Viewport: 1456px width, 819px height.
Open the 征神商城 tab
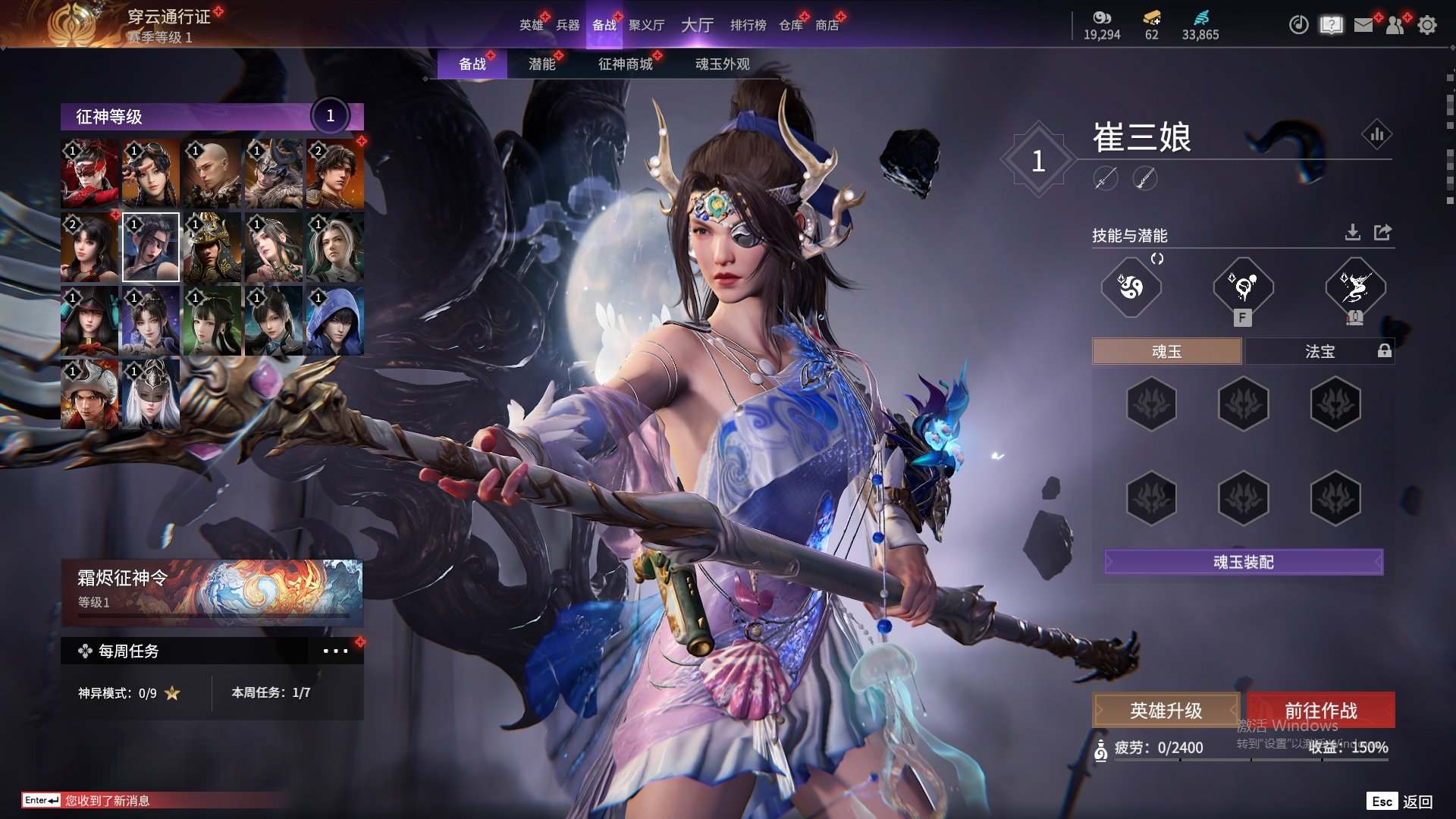tap(625, 64)
